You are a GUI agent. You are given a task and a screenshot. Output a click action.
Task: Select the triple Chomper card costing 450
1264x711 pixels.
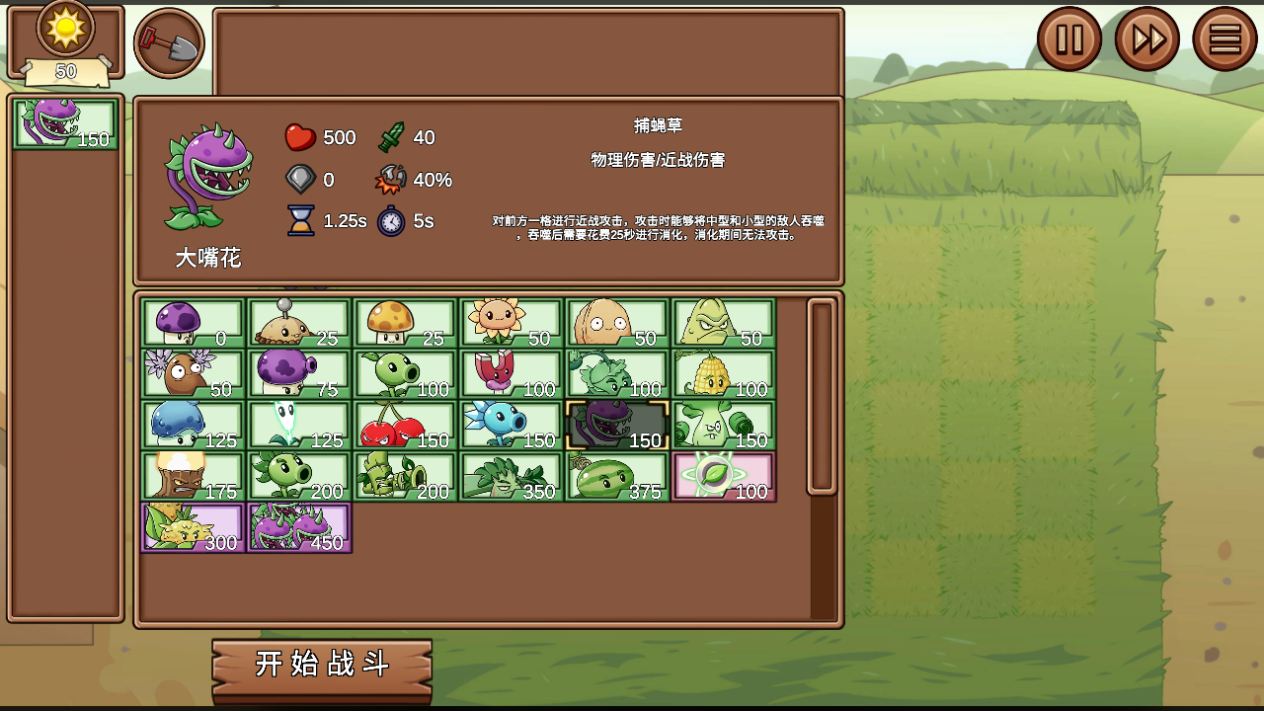click(299, 527)
